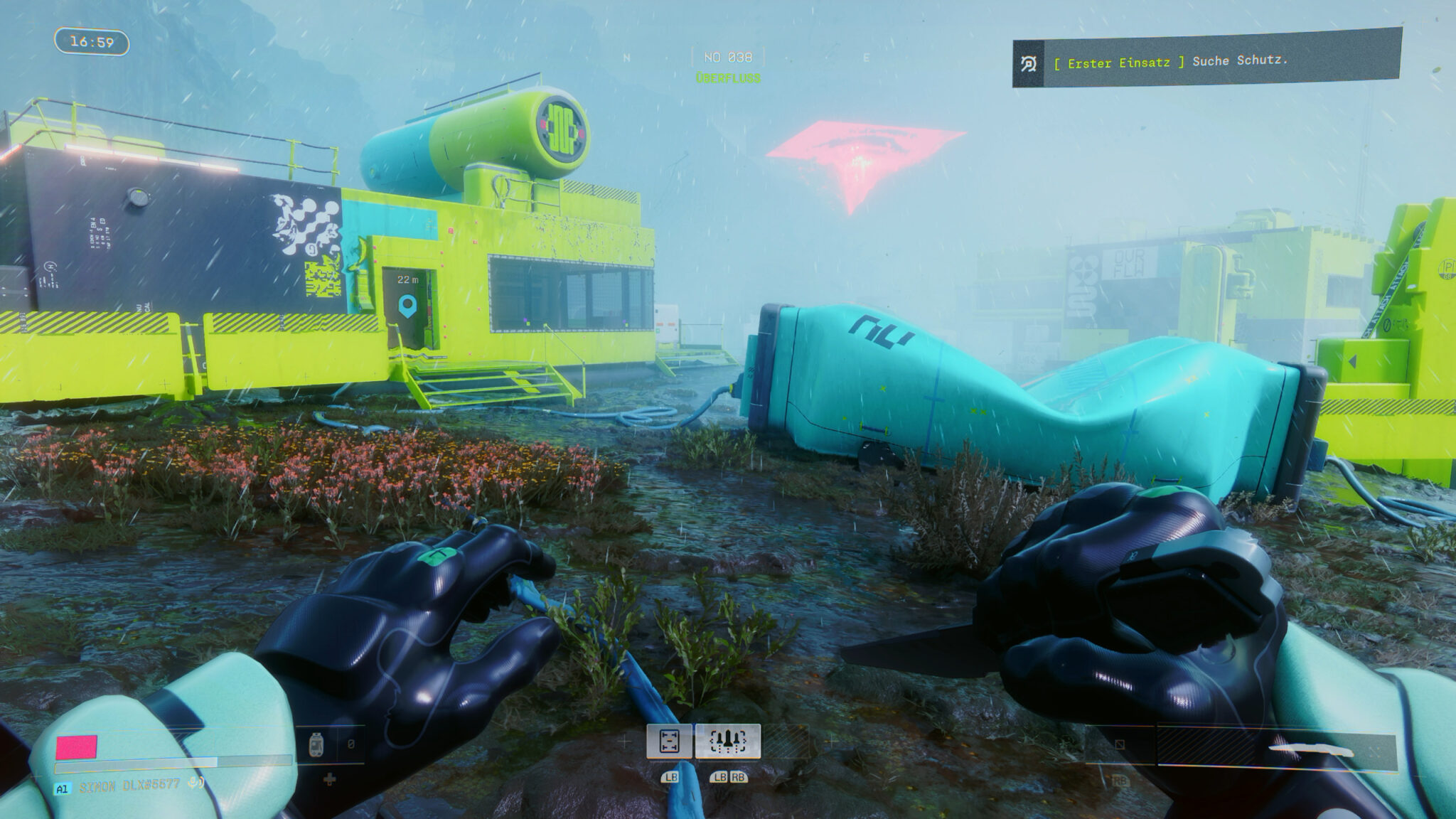The height and width of the screenshot is (819, 1456).
Task: Click the objective target icon
Action: click(x=1028, y=65)
